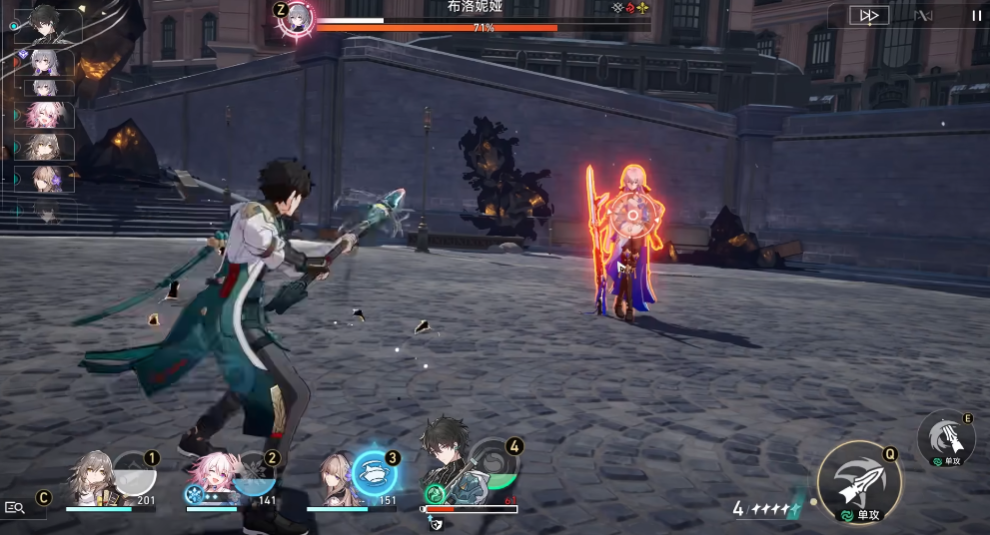Image resolution: width=990 pixels, height=535 pixels.
Task: Click the boss Bronya portrait icon
Action: pyautogui.click(x=298, y=18)
